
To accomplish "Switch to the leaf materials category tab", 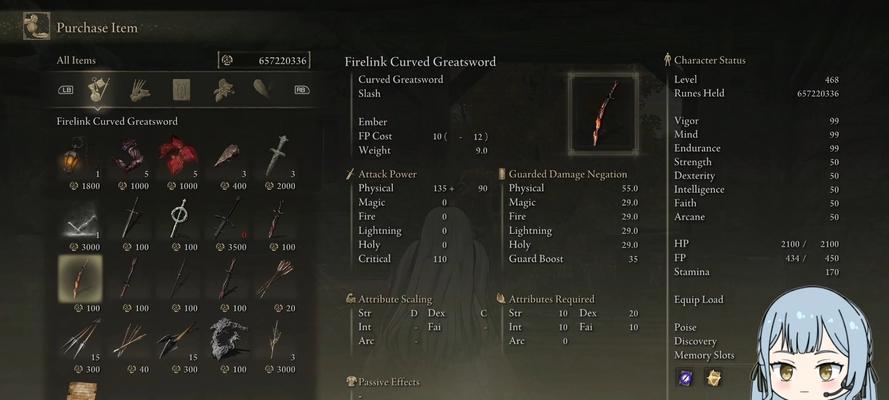I will point(223,90).
